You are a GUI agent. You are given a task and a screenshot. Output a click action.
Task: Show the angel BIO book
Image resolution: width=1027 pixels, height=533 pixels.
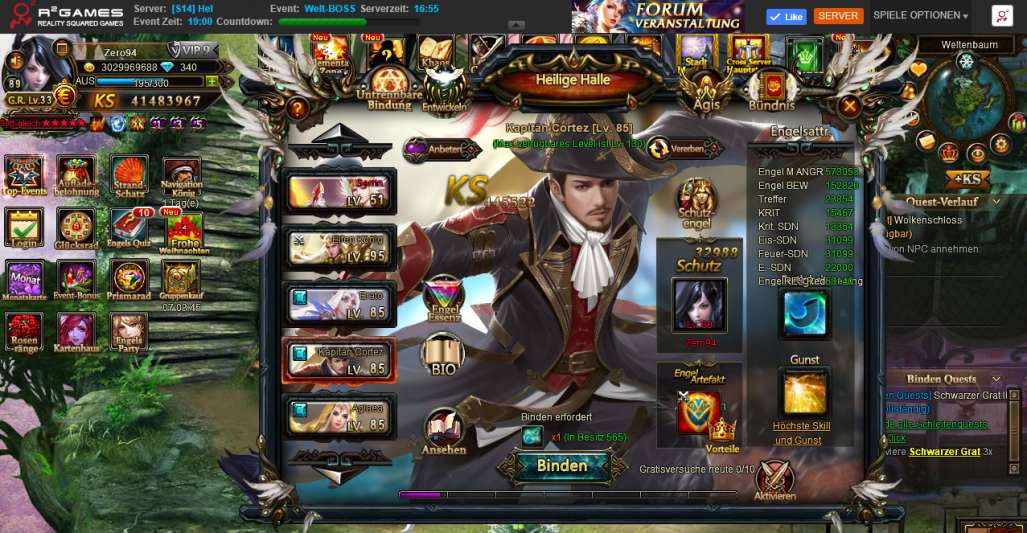[x=443, y=355]
